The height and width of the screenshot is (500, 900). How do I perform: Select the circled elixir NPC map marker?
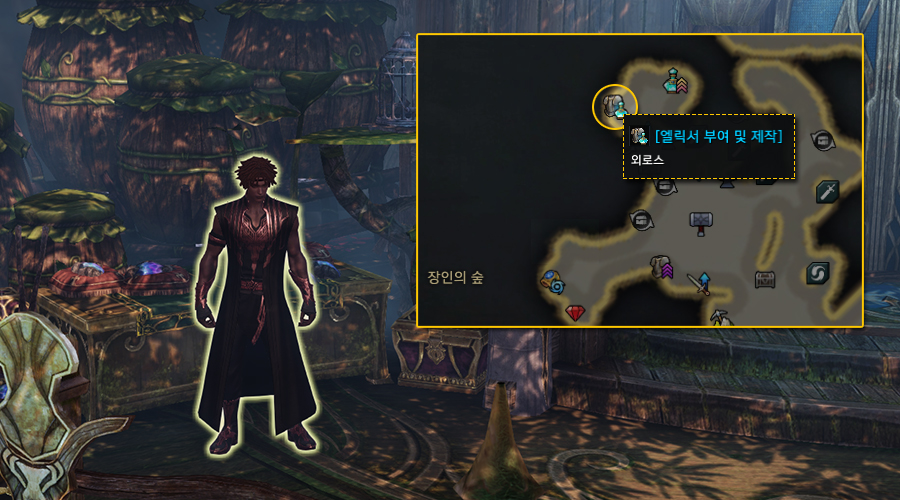[x=615, y=105]
